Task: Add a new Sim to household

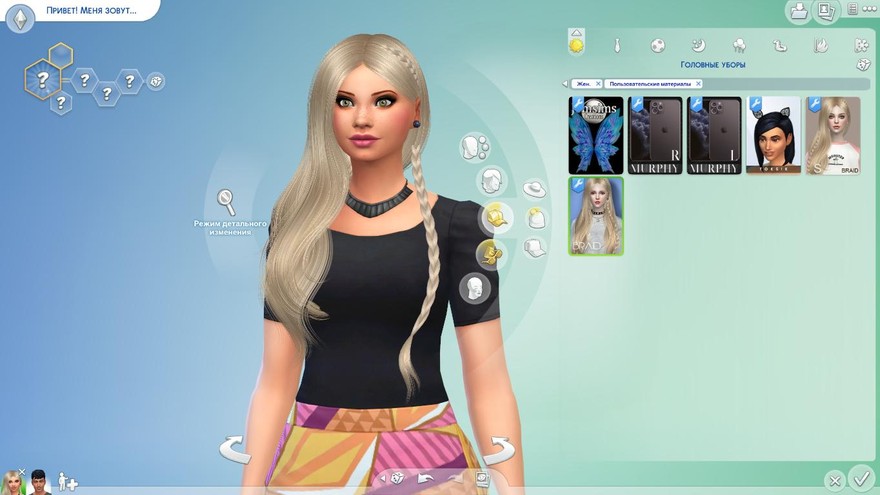Action: coord(68,483)
